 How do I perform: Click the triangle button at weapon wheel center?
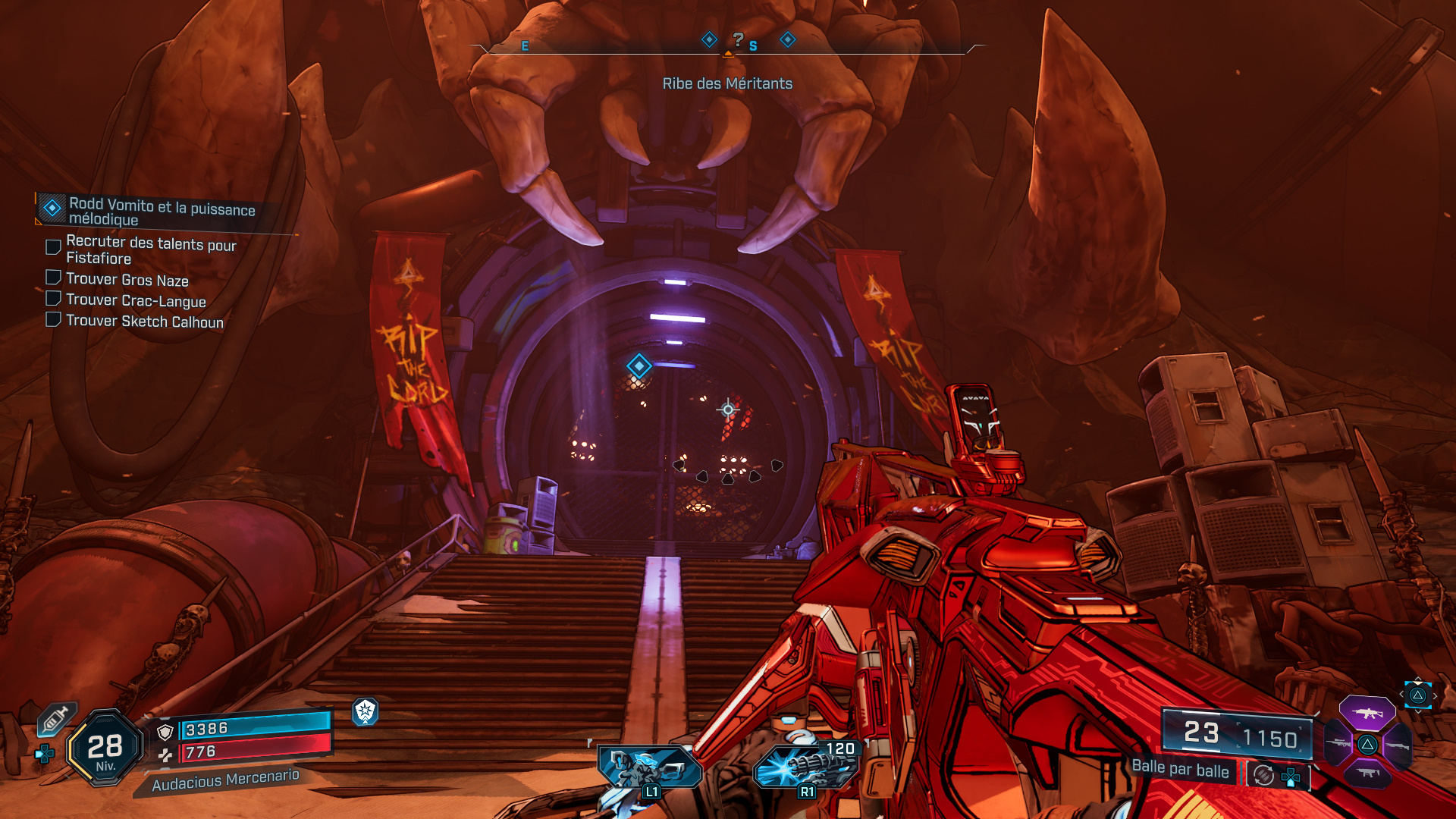(x=1367, y=745)
